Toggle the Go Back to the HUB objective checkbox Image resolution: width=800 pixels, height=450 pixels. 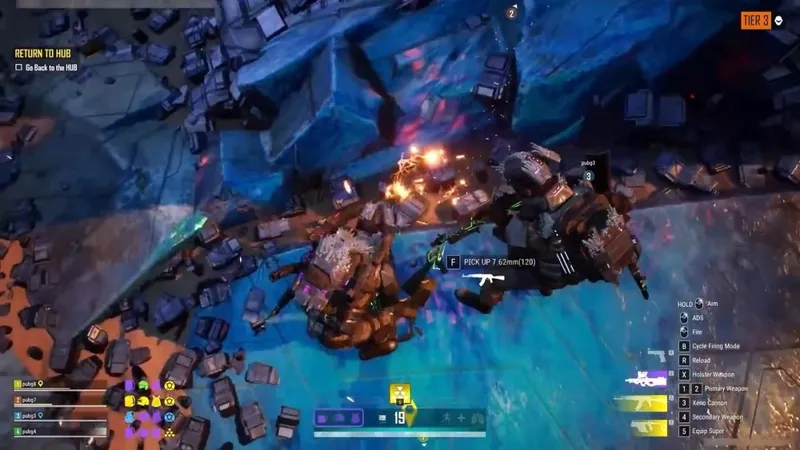(19, 67)
